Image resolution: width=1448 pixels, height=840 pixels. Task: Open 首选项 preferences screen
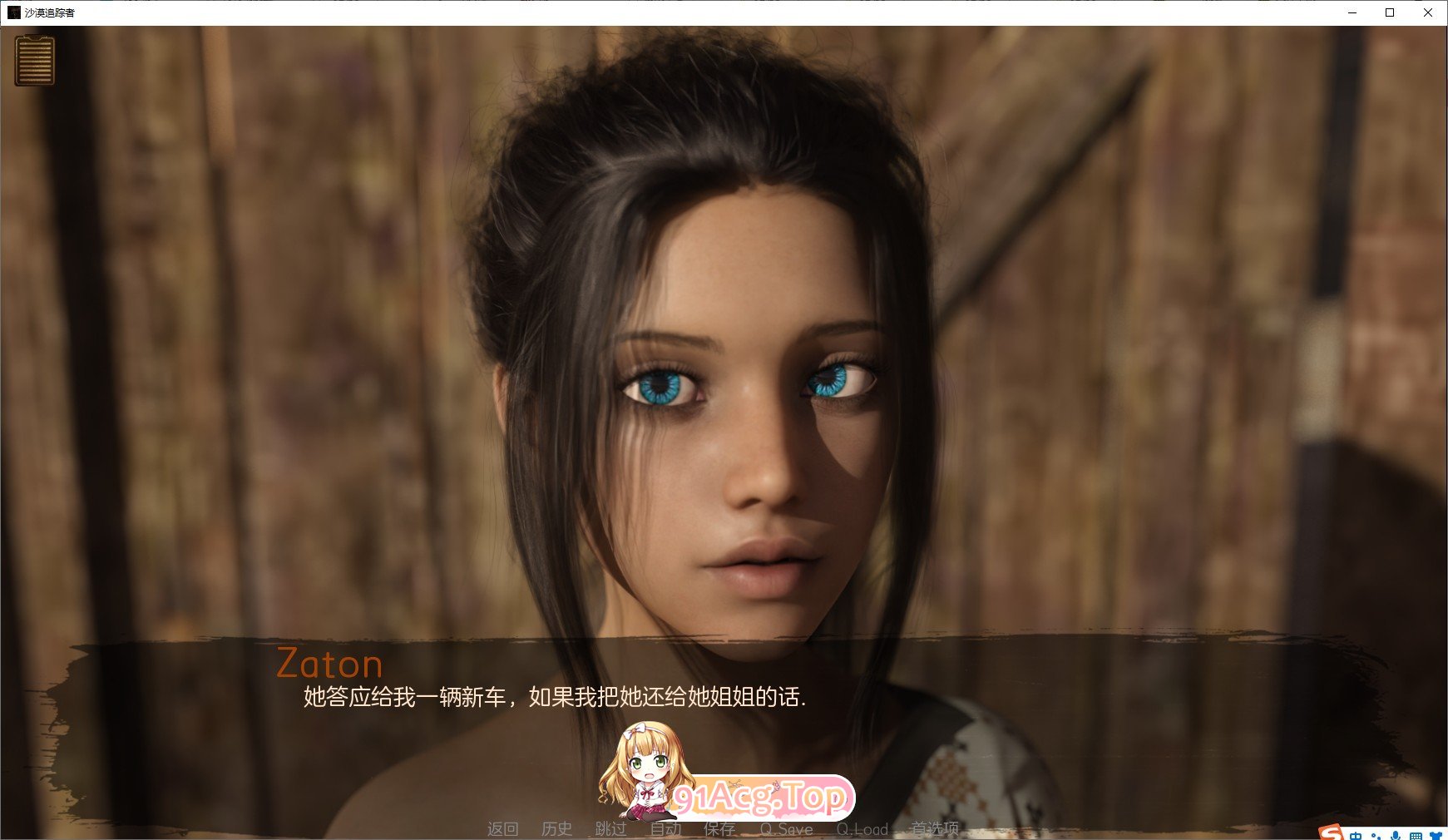(938, 828)
